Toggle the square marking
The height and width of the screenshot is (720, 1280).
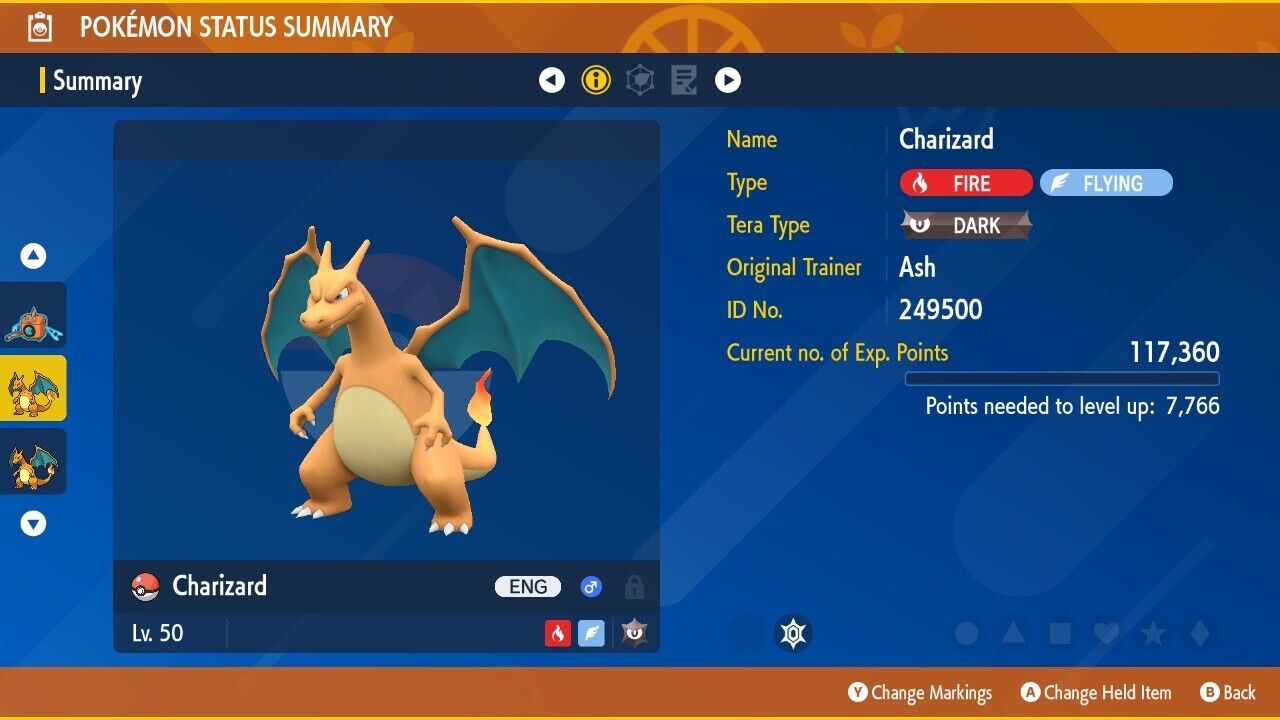[x=1059, y=633]
